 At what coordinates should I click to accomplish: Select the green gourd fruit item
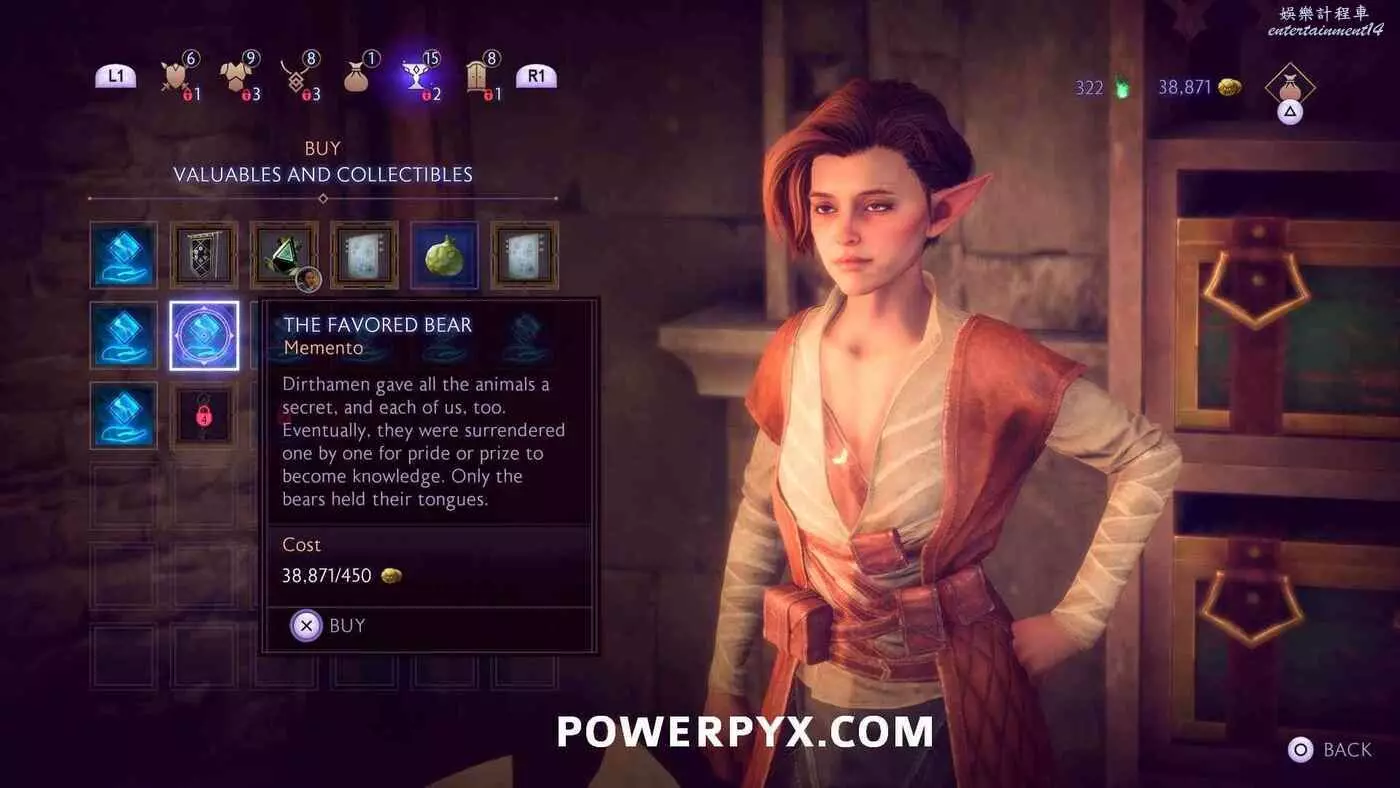(444, 255)
